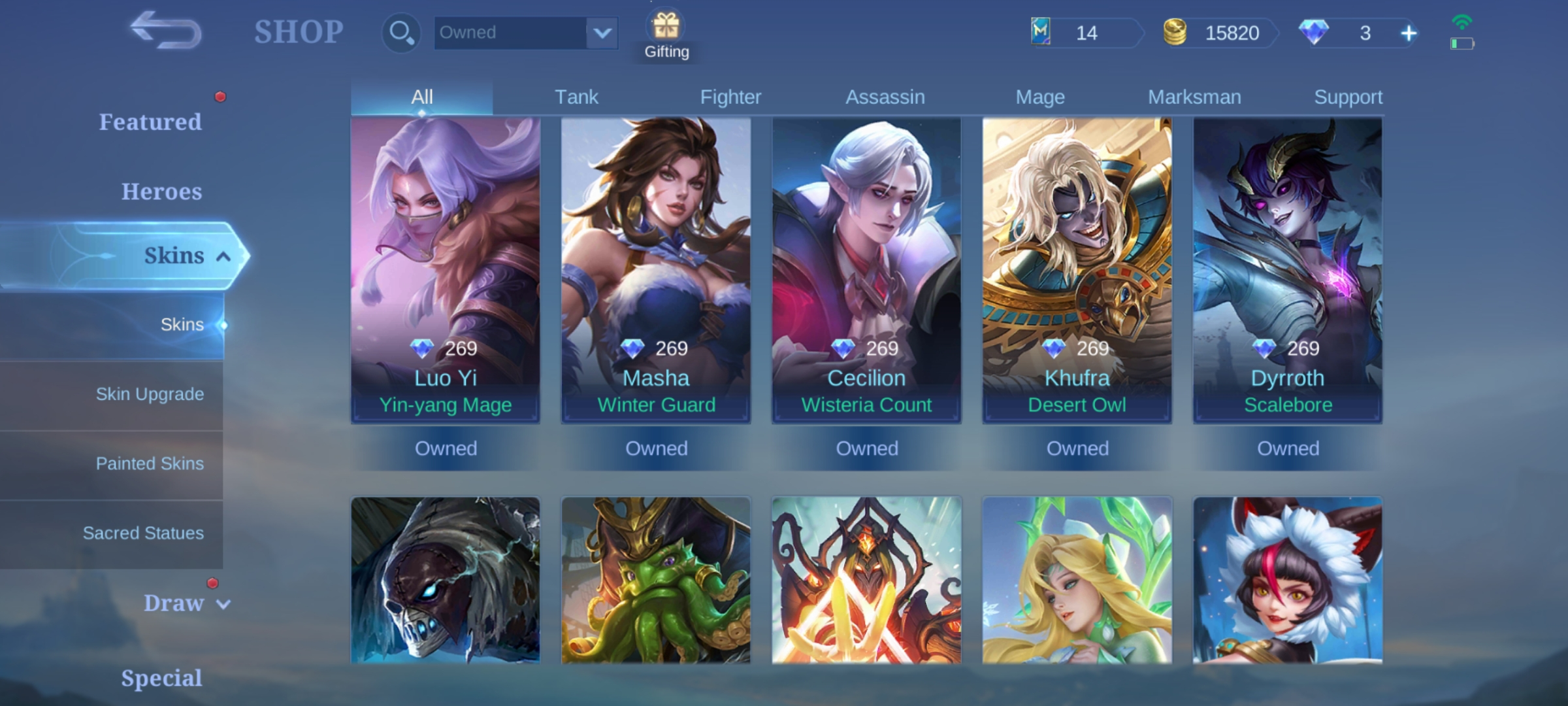The height and width of the screenshot is (706, 1568).
Task: Open the Skin Upgrade page
Action: (150, 394)
